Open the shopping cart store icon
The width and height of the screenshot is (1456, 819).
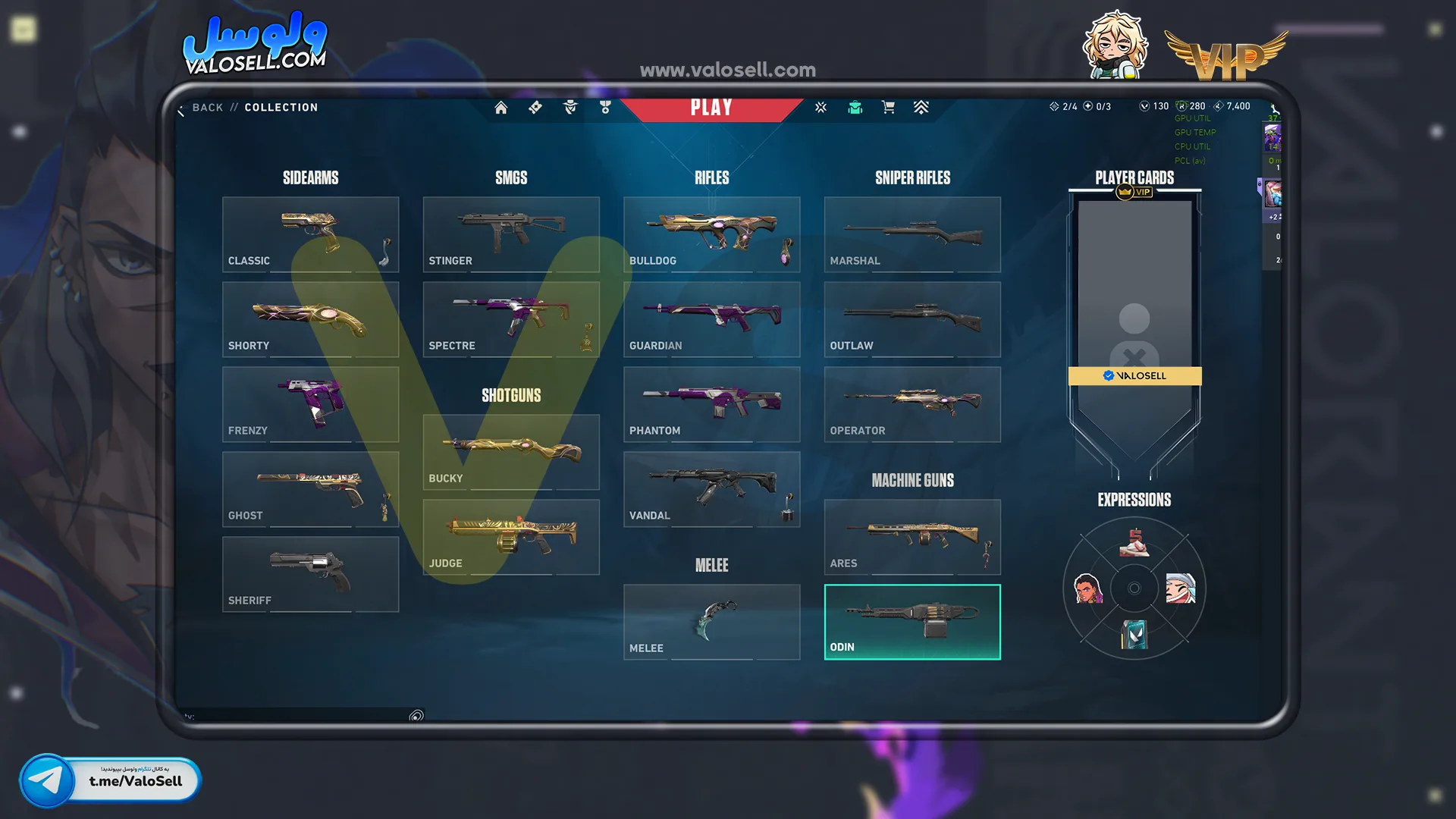coord(888,108)
